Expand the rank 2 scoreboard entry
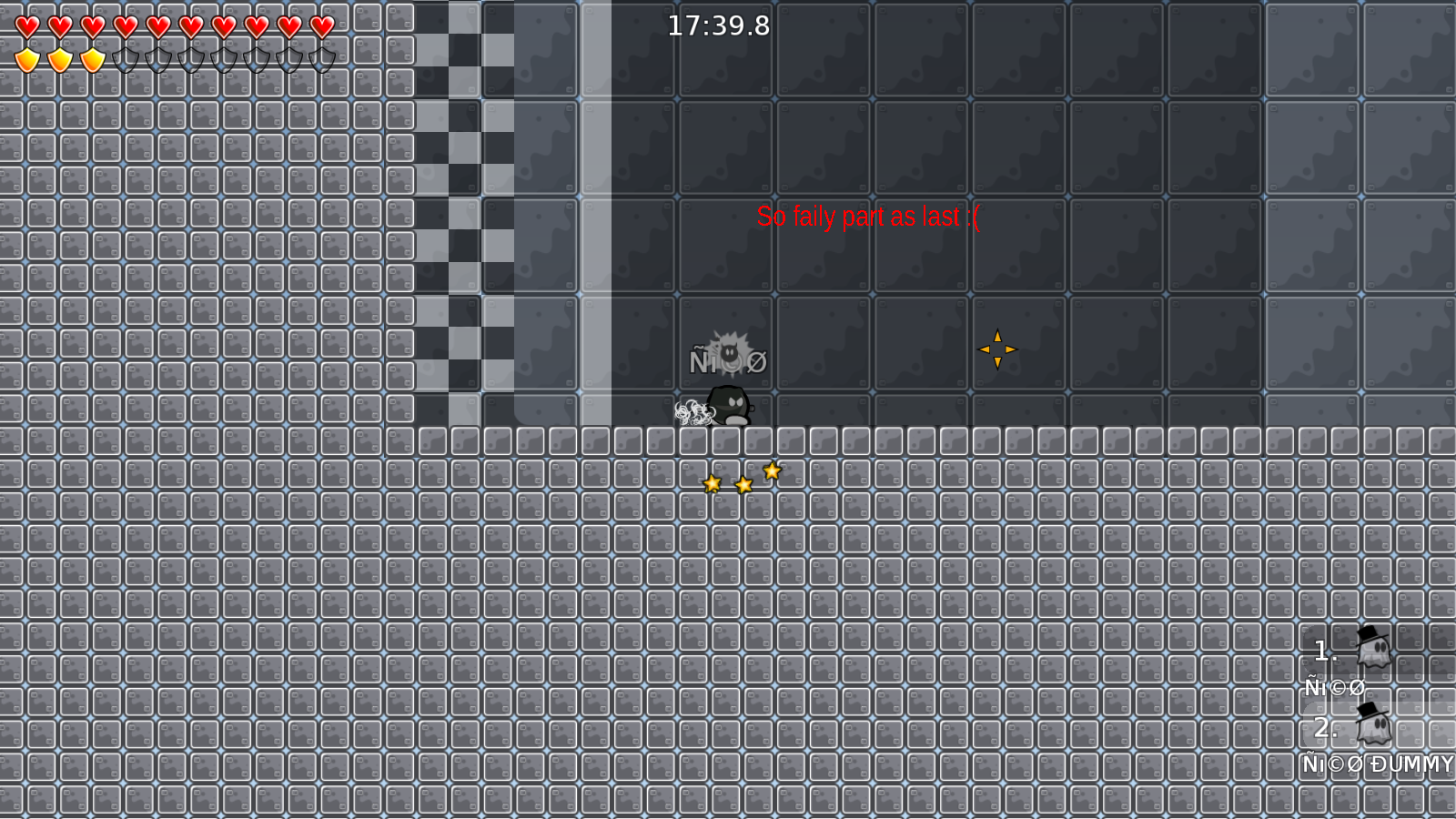1456x819 pixels. point(1324,727)
